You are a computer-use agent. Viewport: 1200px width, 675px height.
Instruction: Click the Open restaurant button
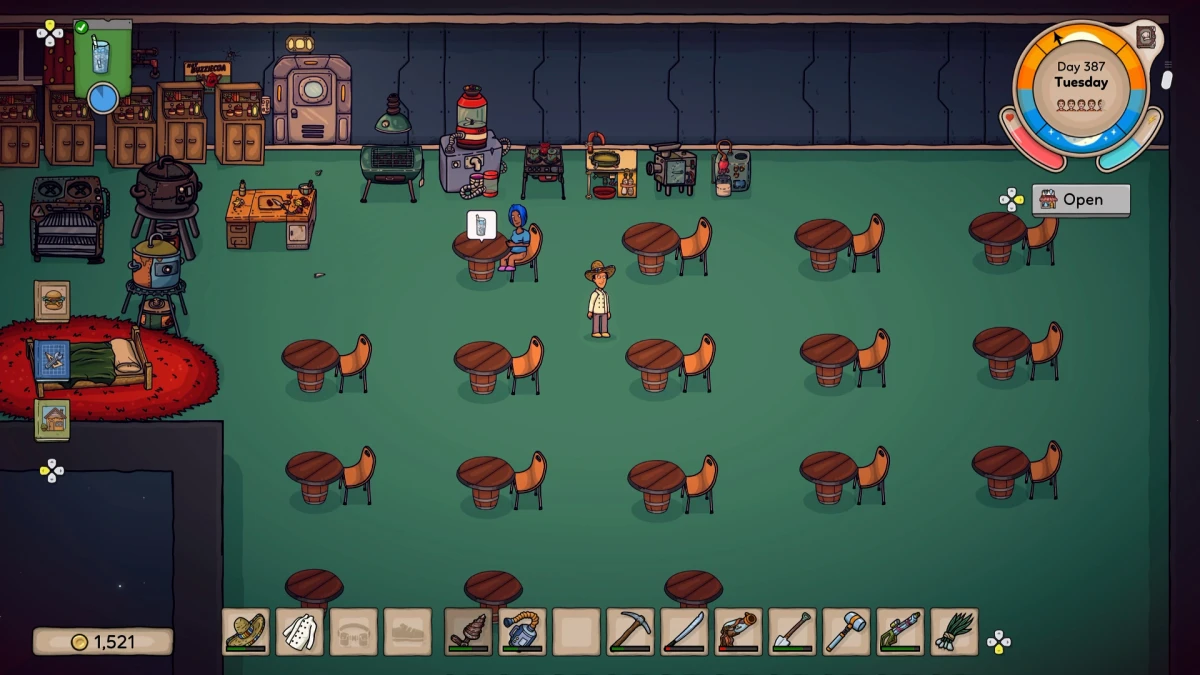pos(1080,200)
